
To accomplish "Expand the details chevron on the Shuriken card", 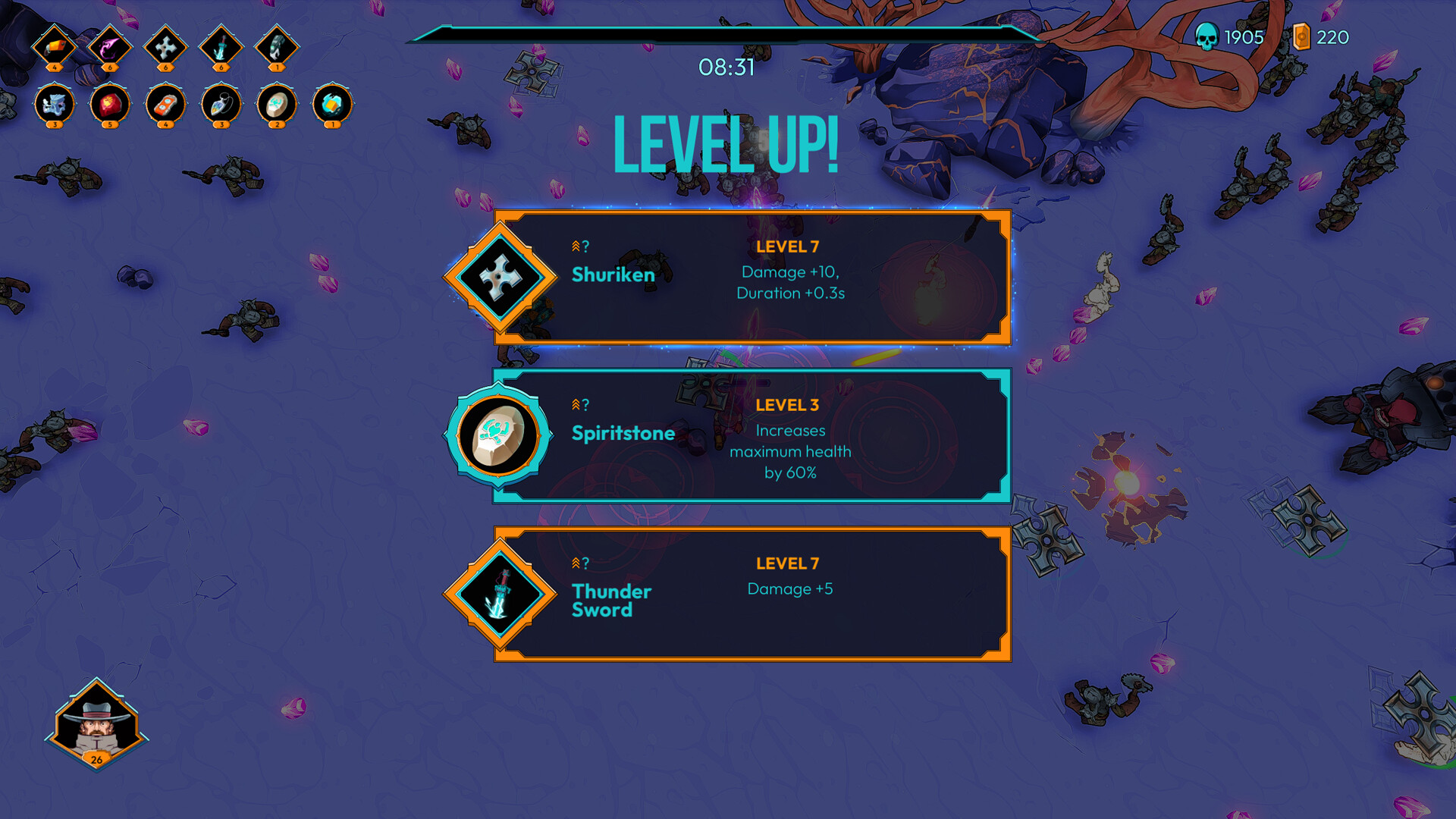I will click(579, 246).
